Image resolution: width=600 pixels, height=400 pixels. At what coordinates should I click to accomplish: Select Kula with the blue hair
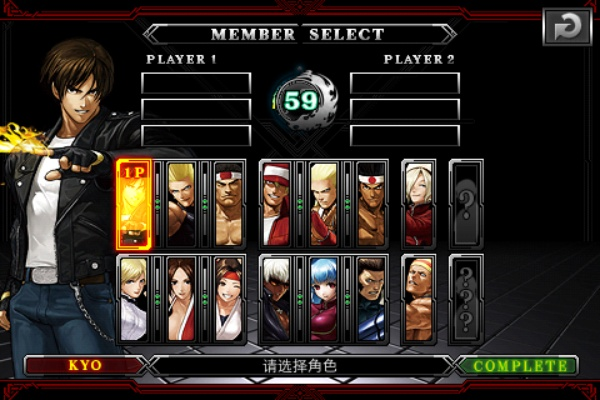coord(324,300)
